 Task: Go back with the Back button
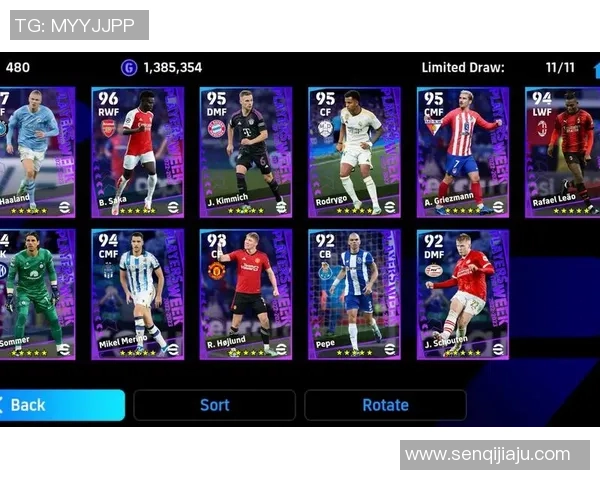click(60, 405)
